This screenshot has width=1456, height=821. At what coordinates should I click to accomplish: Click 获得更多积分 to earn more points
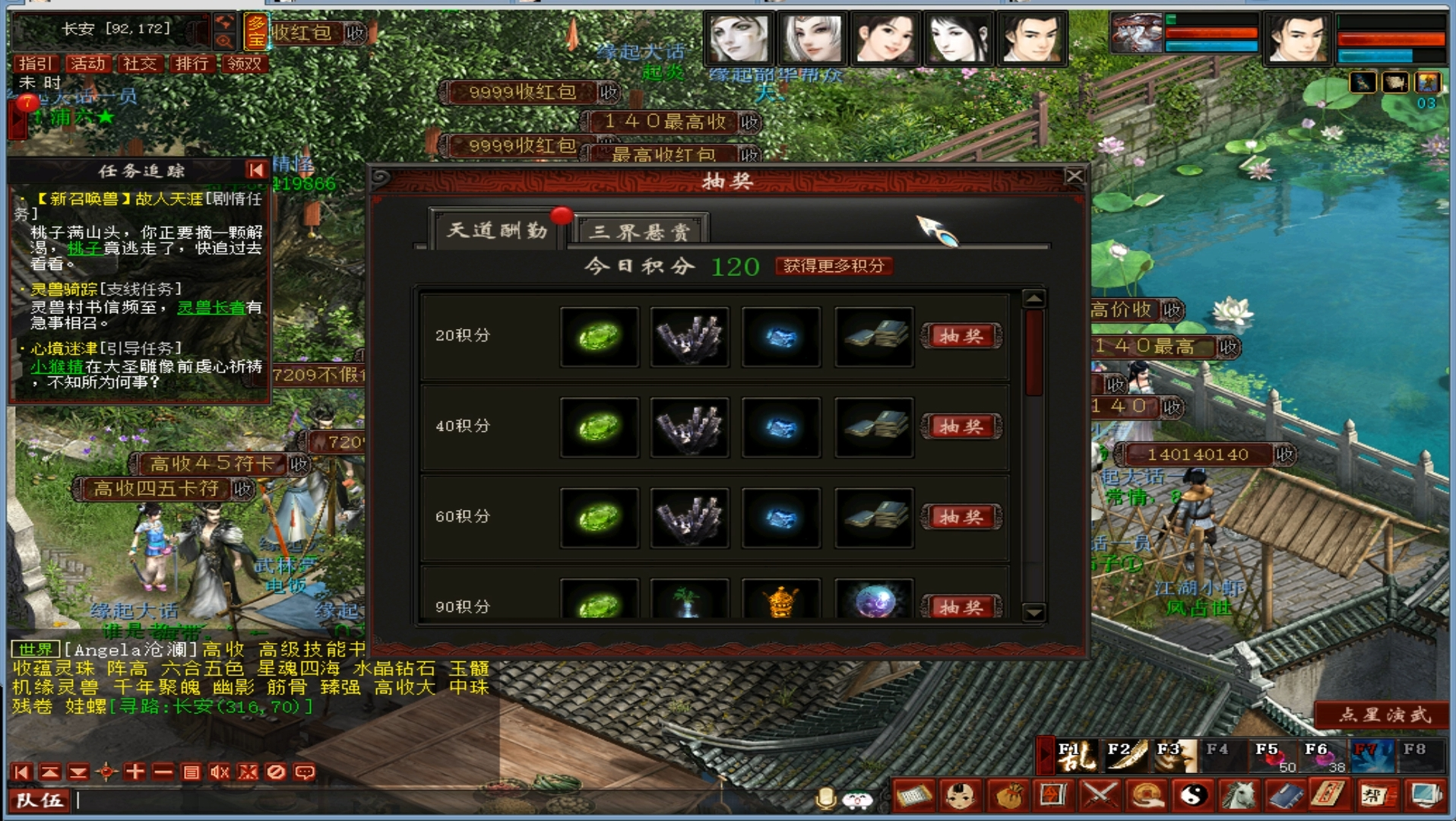[834, 268]
